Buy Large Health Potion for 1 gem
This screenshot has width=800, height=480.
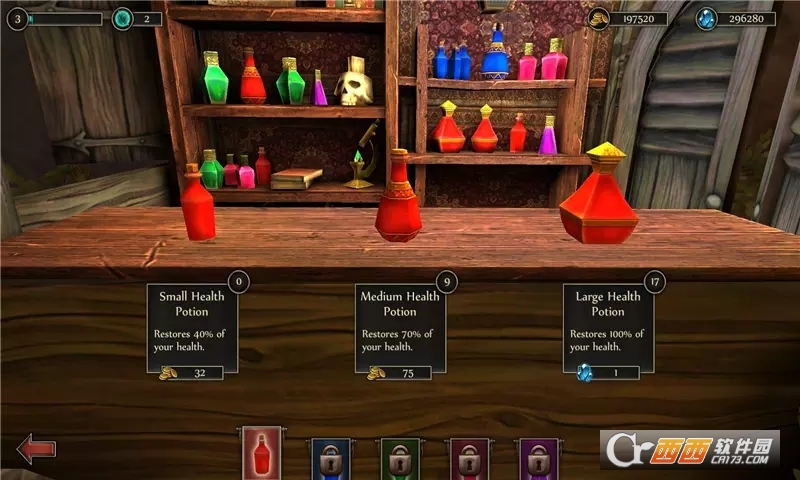[x=607, y=372]
